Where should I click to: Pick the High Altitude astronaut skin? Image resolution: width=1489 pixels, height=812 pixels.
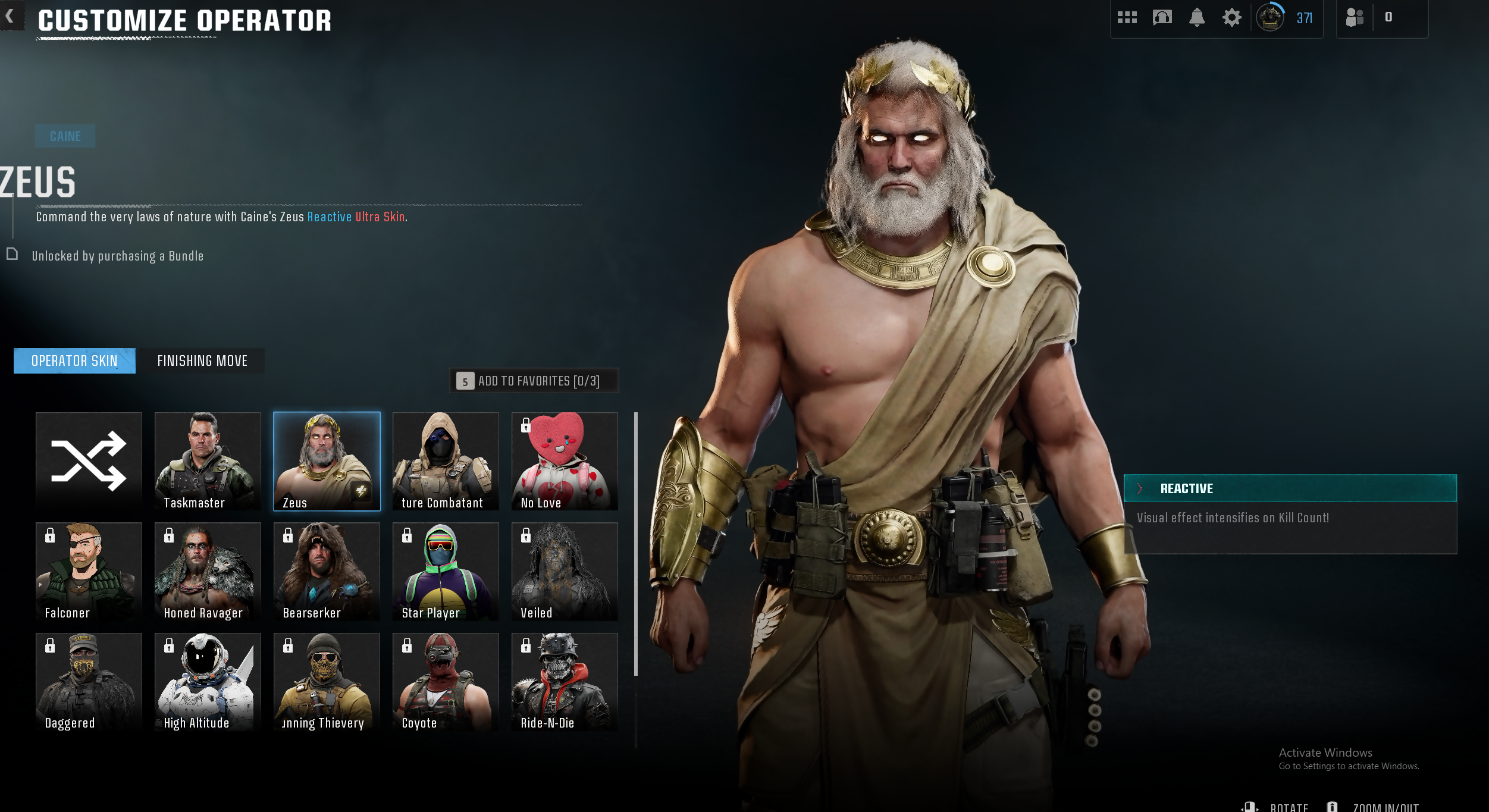coord(208,682)
